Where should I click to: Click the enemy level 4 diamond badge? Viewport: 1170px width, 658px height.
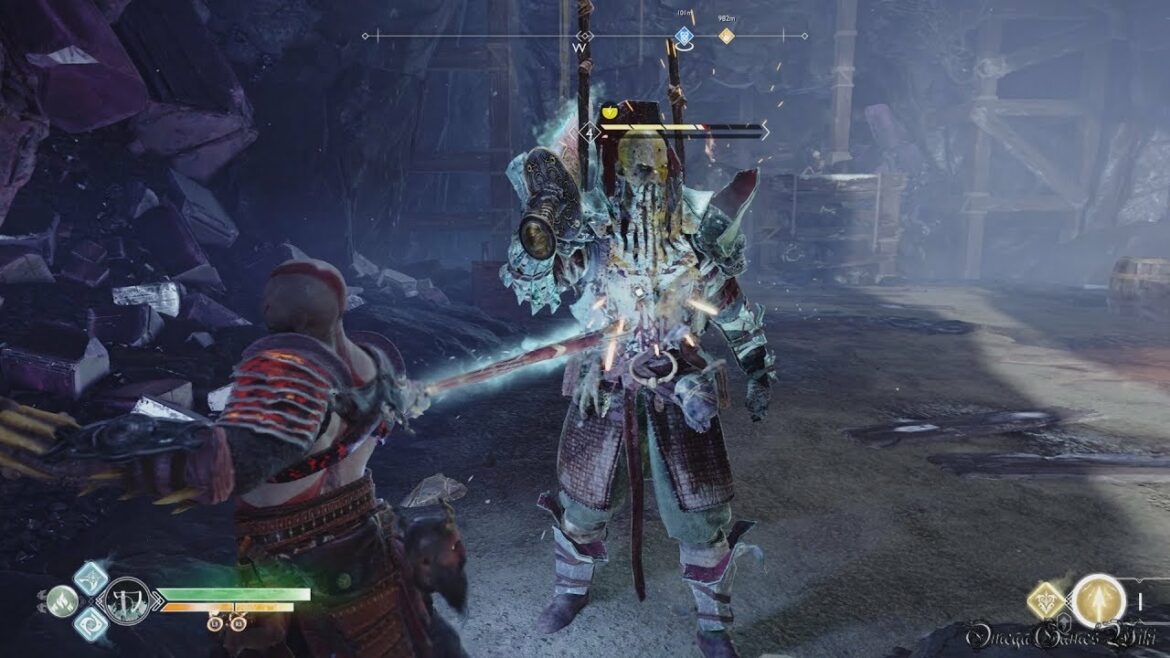[x=589, y=131]
